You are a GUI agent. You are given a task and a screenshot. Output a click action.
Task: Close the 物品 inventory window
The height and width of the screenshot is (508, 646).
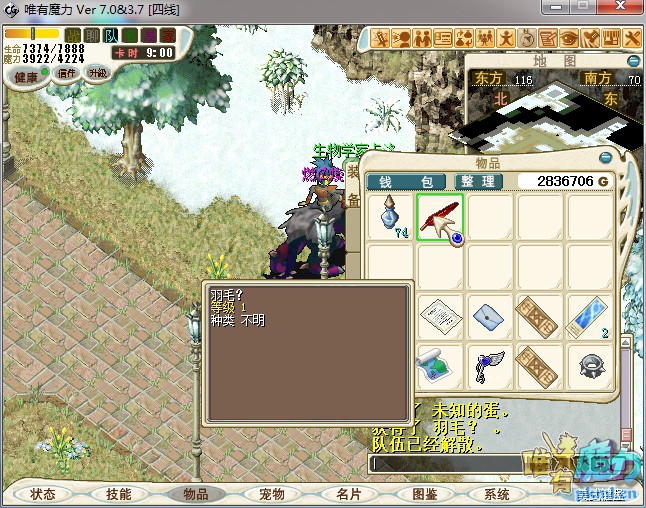[605, 158]
